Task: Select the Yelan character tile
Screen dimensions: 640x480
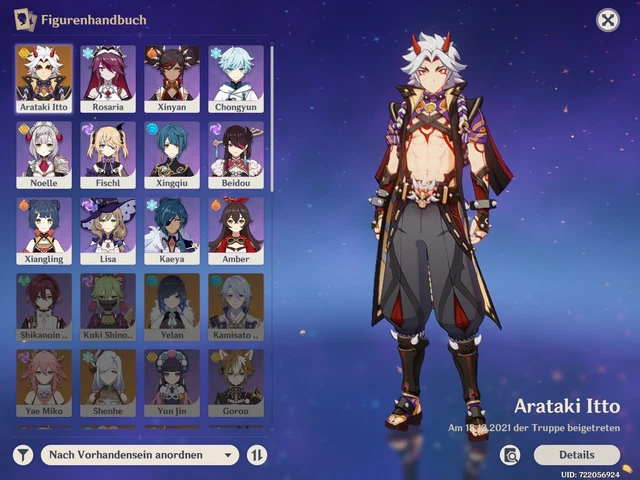Action: tap(172, 305)
